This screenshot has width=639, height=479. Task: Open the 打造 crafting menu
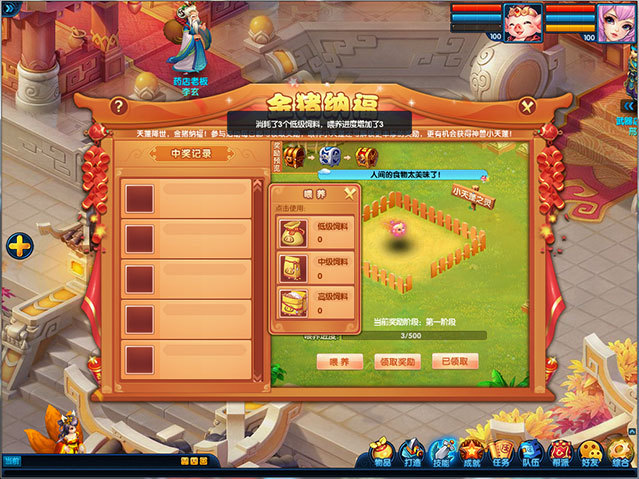pyautogui.click(x=411, y=454)
